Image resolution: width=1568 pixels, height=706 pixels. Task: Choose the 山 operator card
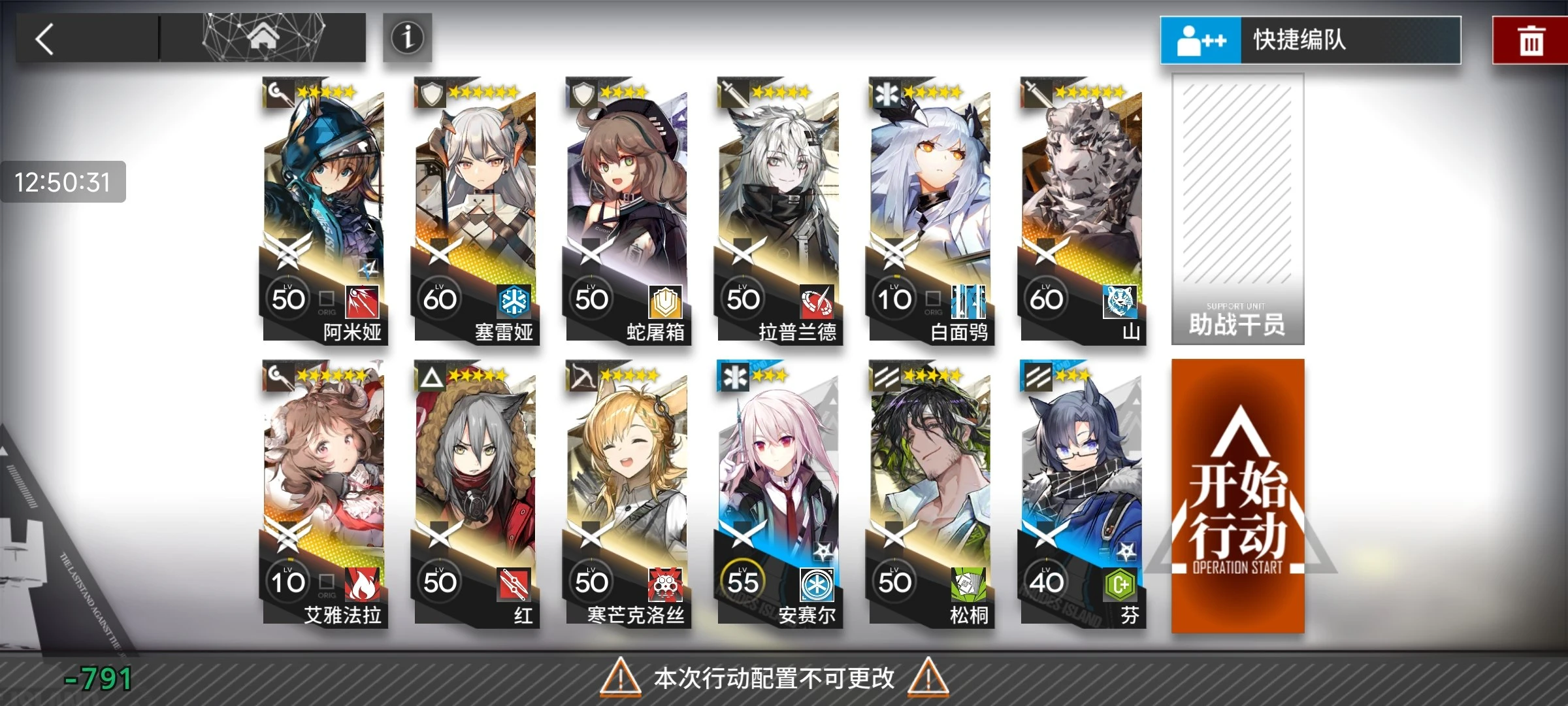(1082, 209)
